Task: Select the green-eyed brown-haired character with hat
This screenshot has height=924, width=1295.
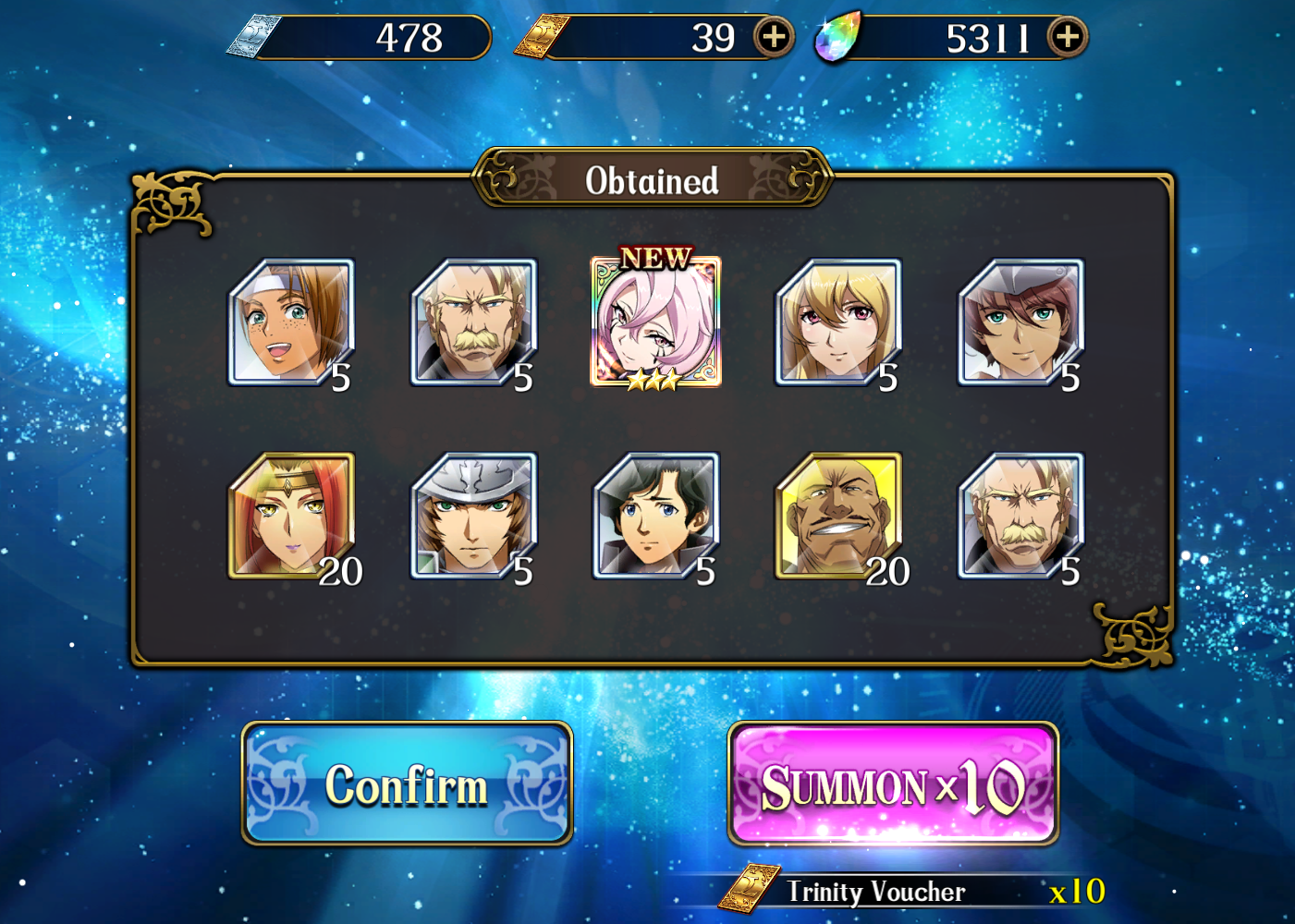Action: click(x=1020, y=322)
